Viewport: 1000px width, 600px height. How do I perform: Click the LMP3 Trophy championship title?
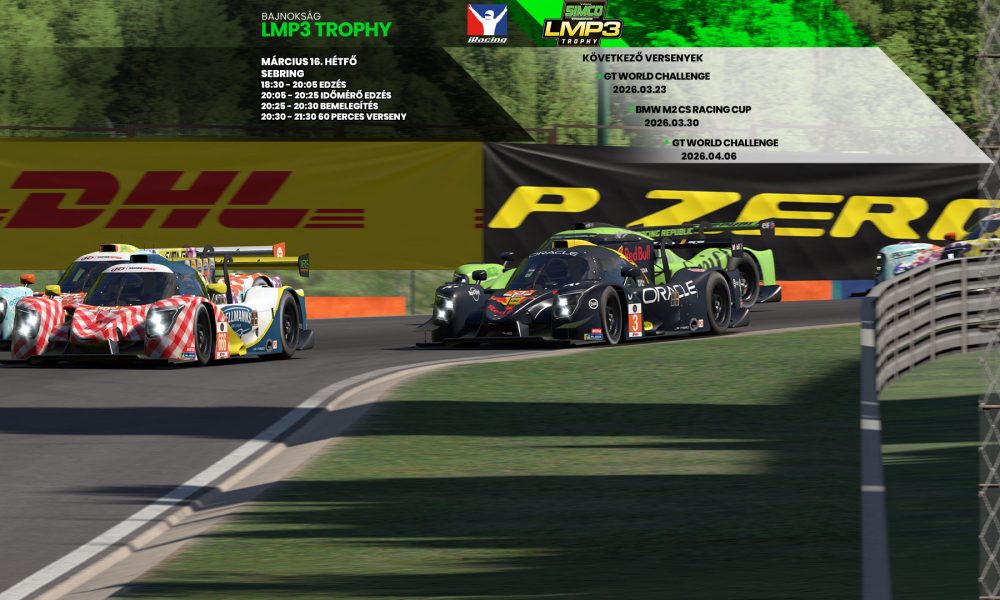click(326, 29)
